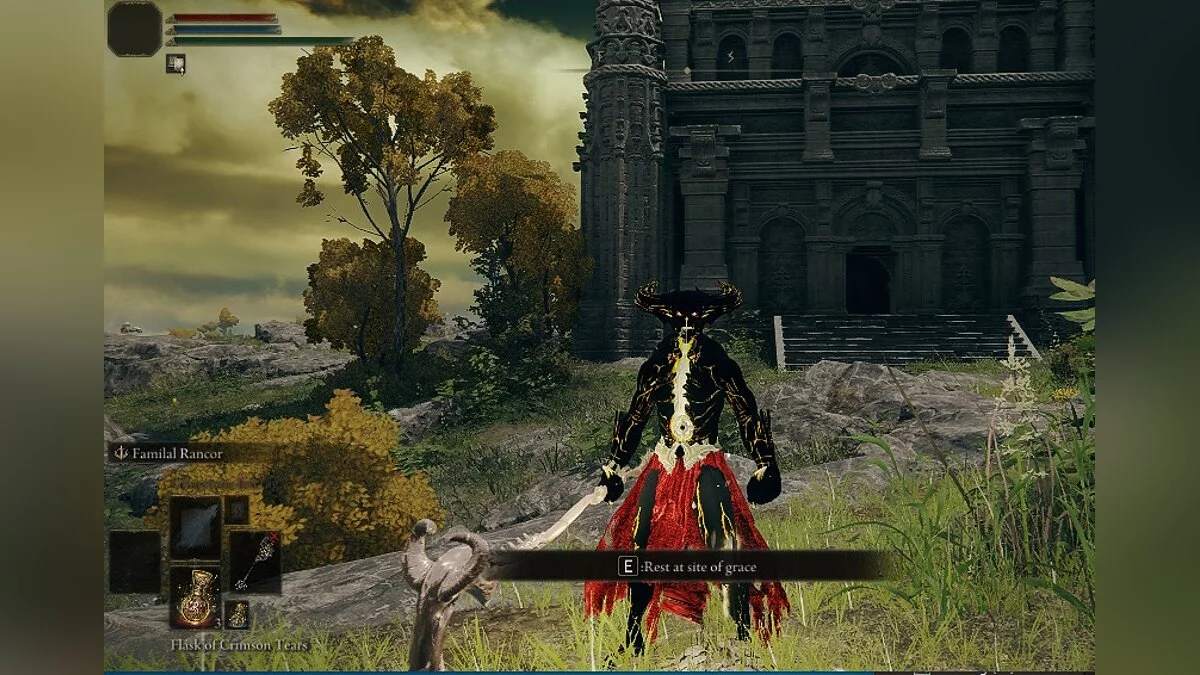The image size is (1200, 675).
Task: Select the right-hand staff weapon slot
Action: 255,561
